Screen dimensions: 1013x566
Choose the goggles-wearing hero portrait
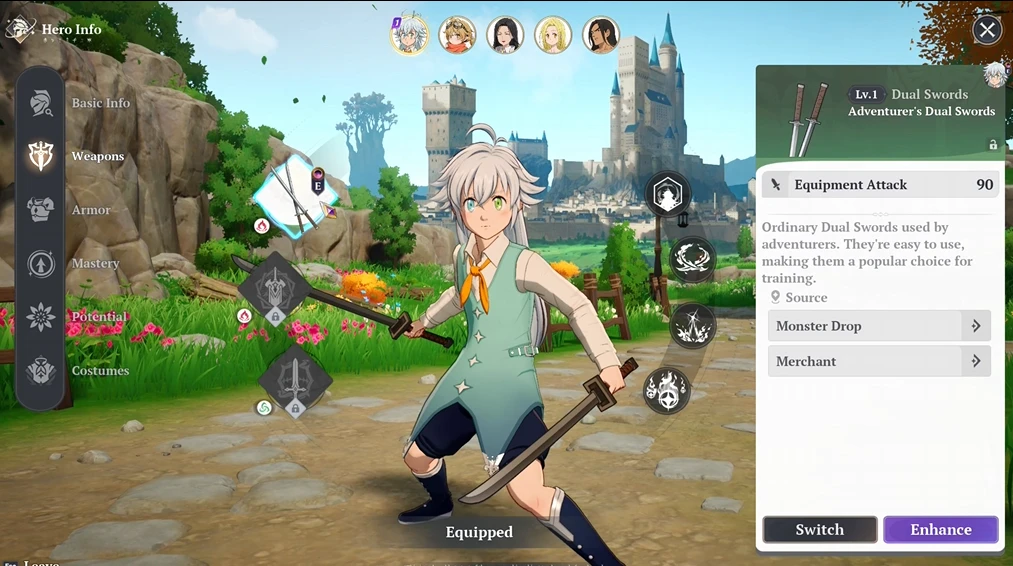tap(457, 35)
